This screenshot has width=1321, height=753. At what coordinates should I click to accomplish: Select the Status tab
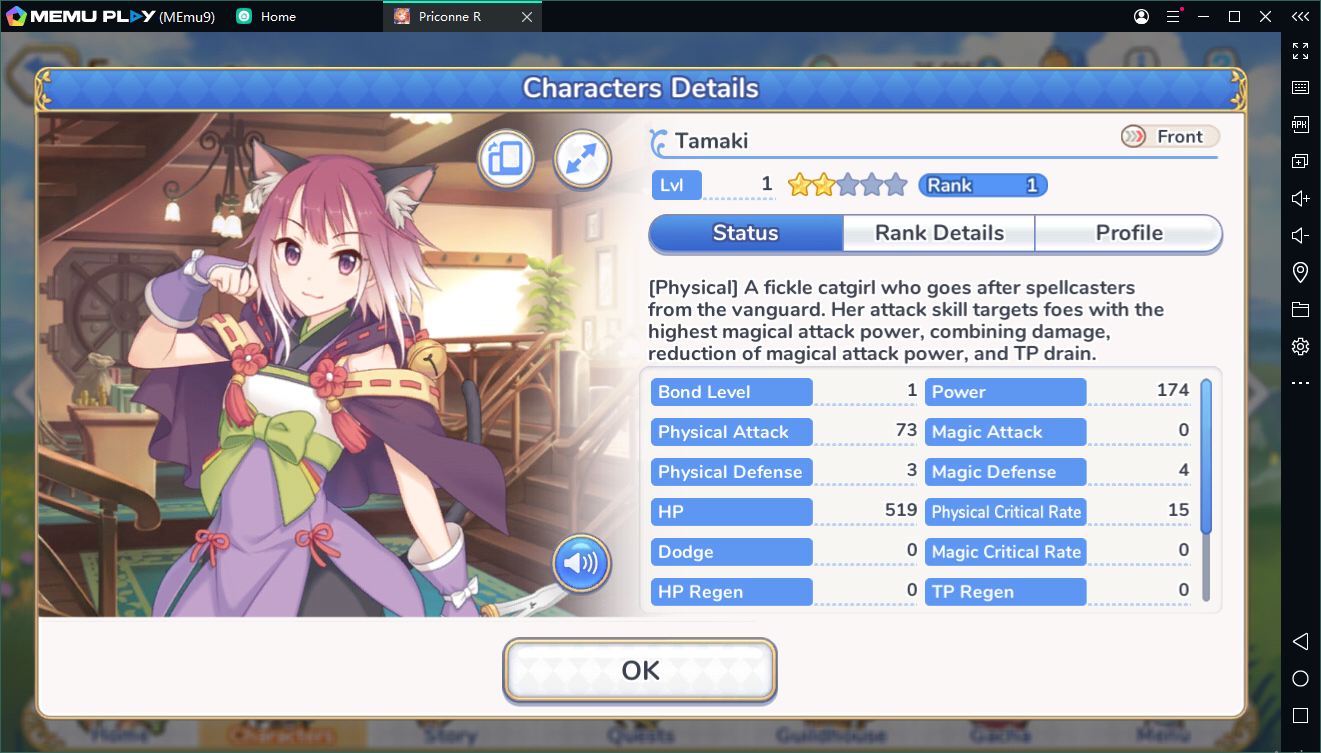pyautogui.click(x=745, y=233)
